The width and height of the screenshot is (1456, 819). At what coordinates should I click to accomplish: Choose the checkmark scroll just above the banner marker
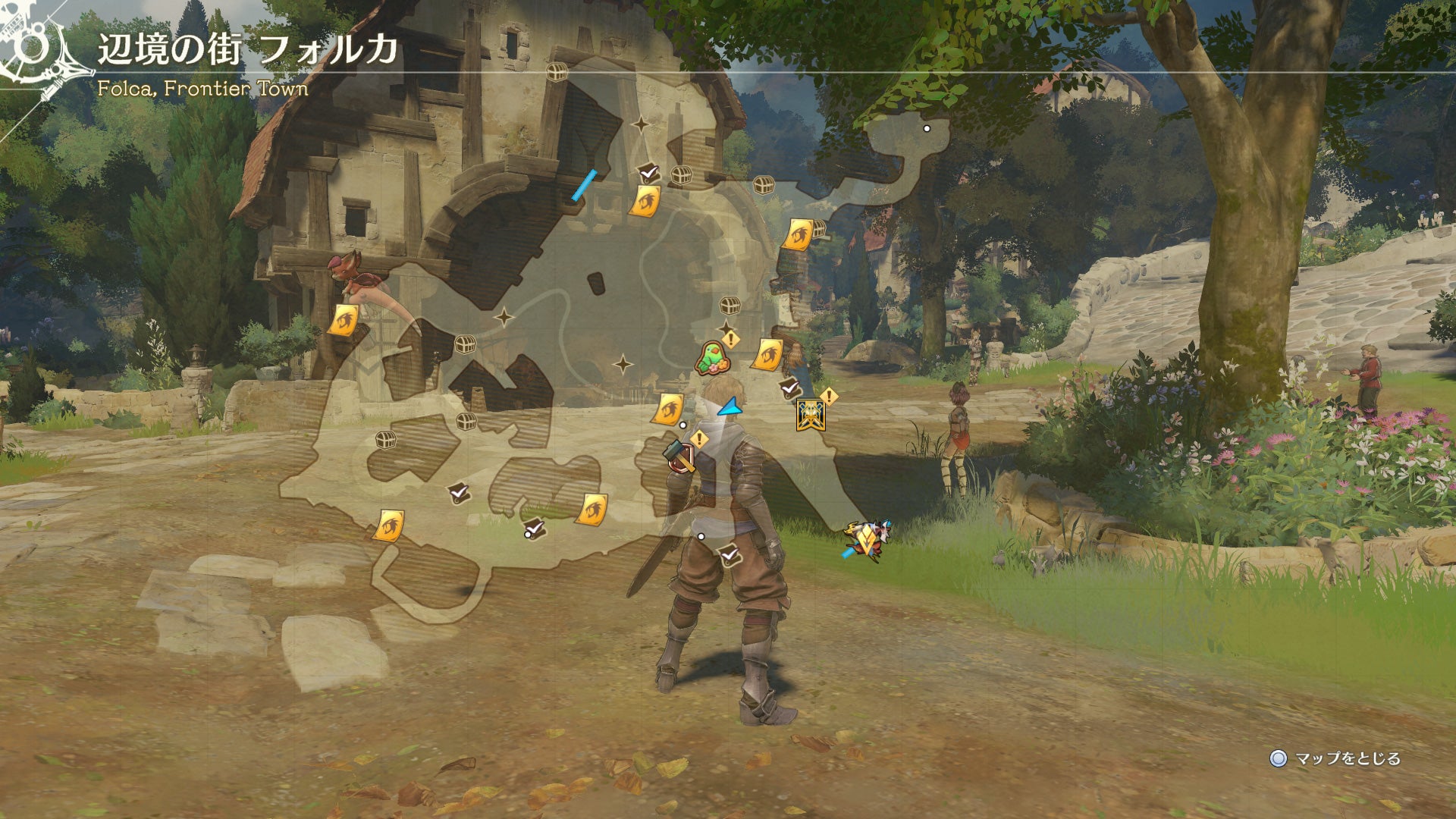[789, 388]
